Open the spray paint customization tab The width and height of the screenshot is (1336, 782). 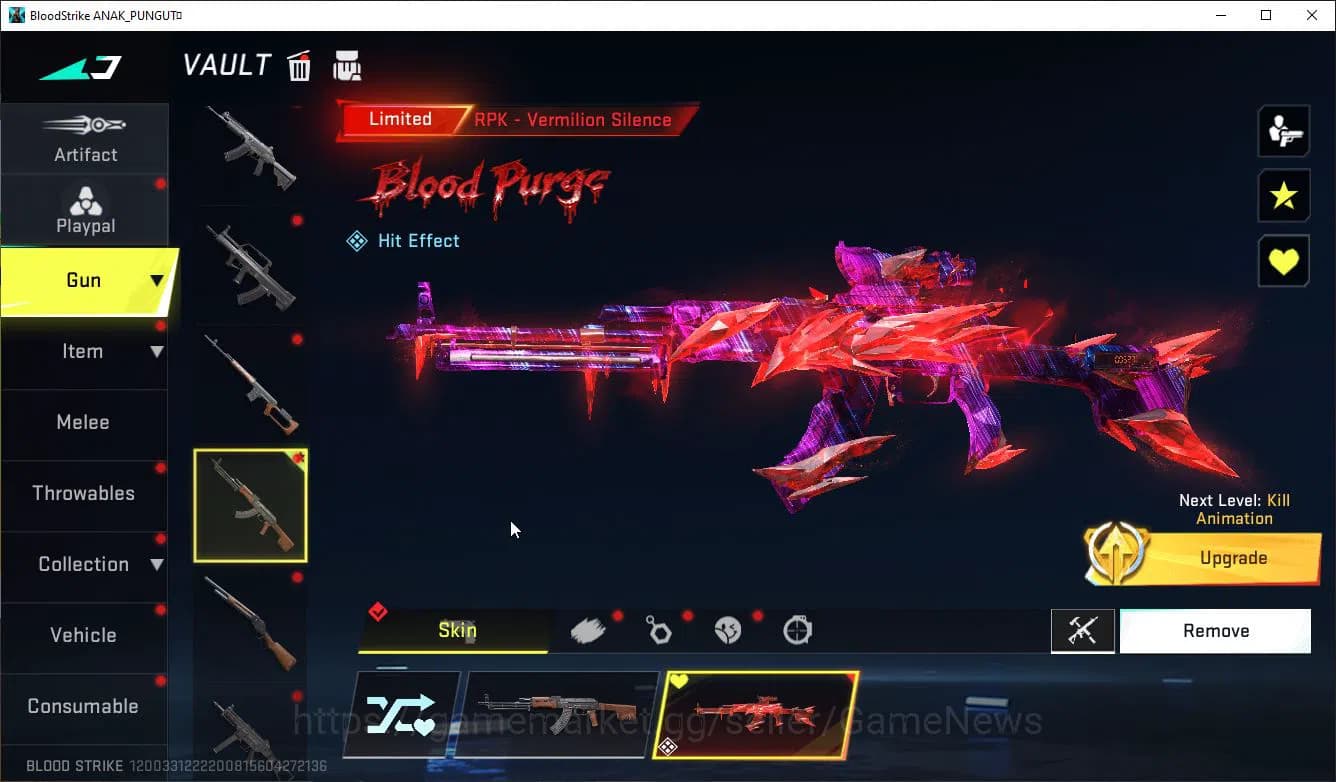[x=590, y=629]
